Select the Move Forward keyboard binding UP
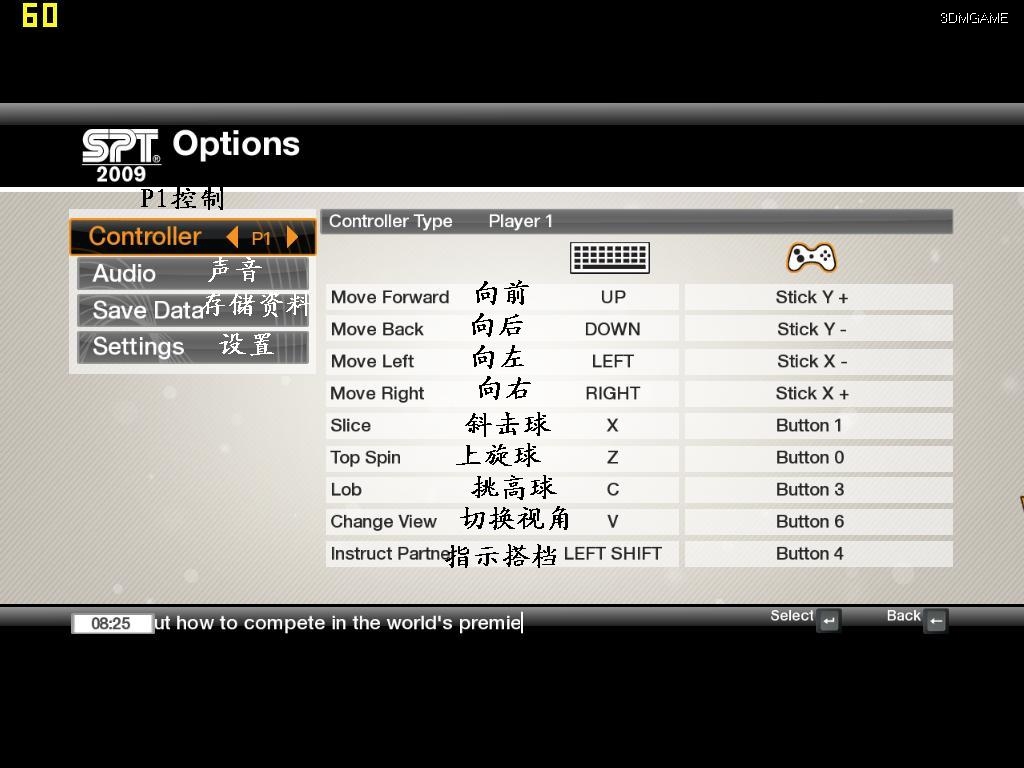The width and height of the screenshot is (1024, 768). tap(613, 297)
